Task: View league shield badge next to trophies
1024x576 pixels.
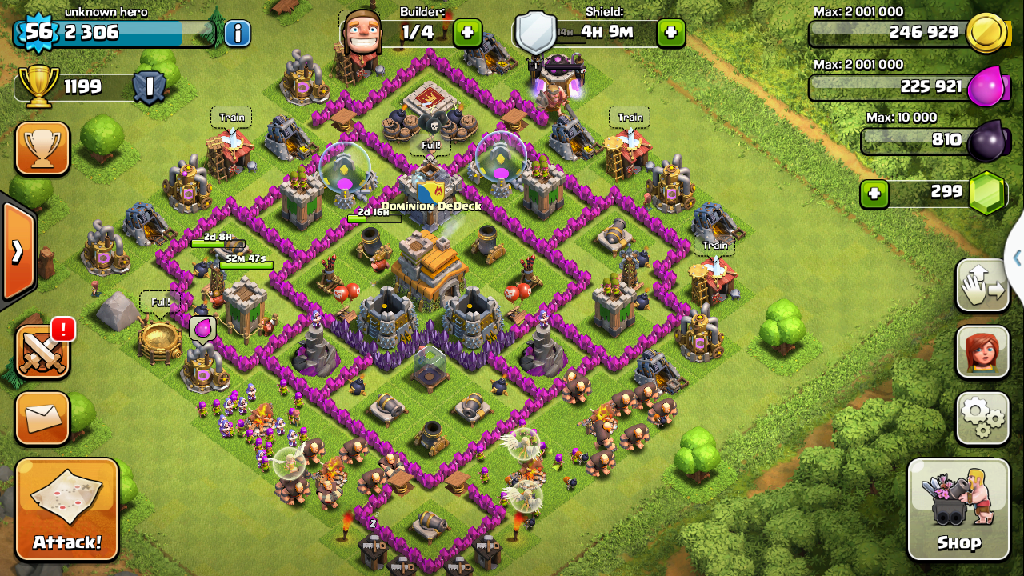Action: (148, 87)
